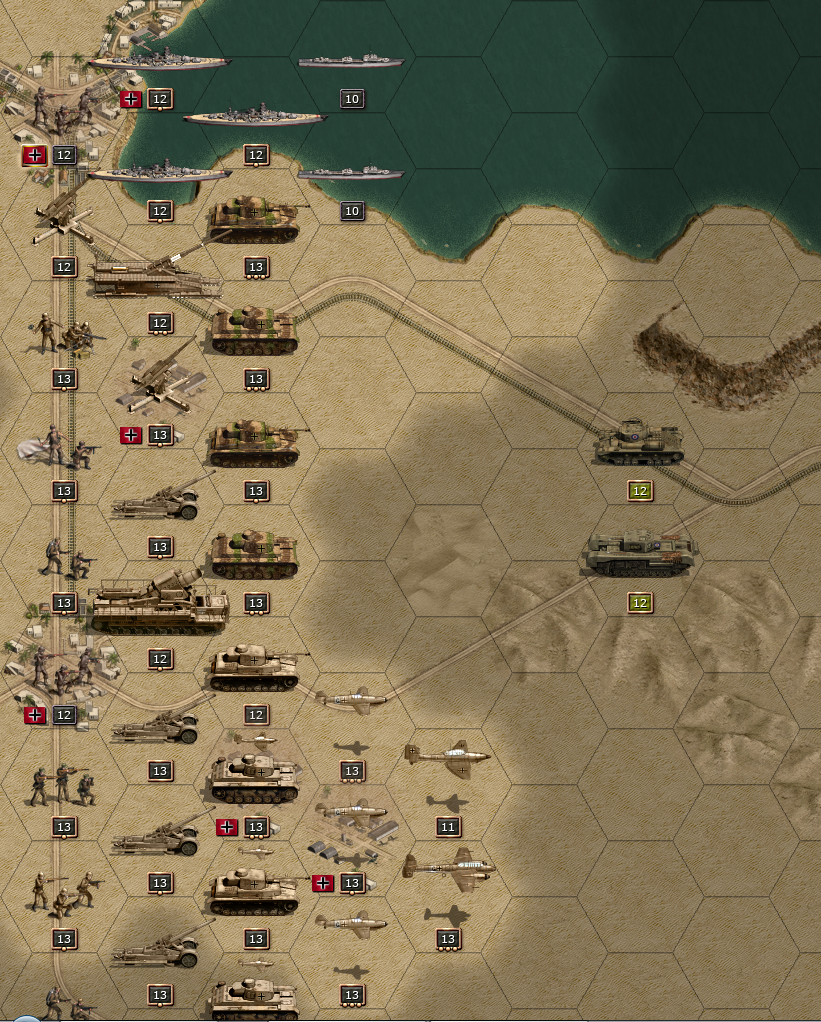
Task: Target the British Churchill tank on the road
Action: pyautogui.click(x=640, y=556)
